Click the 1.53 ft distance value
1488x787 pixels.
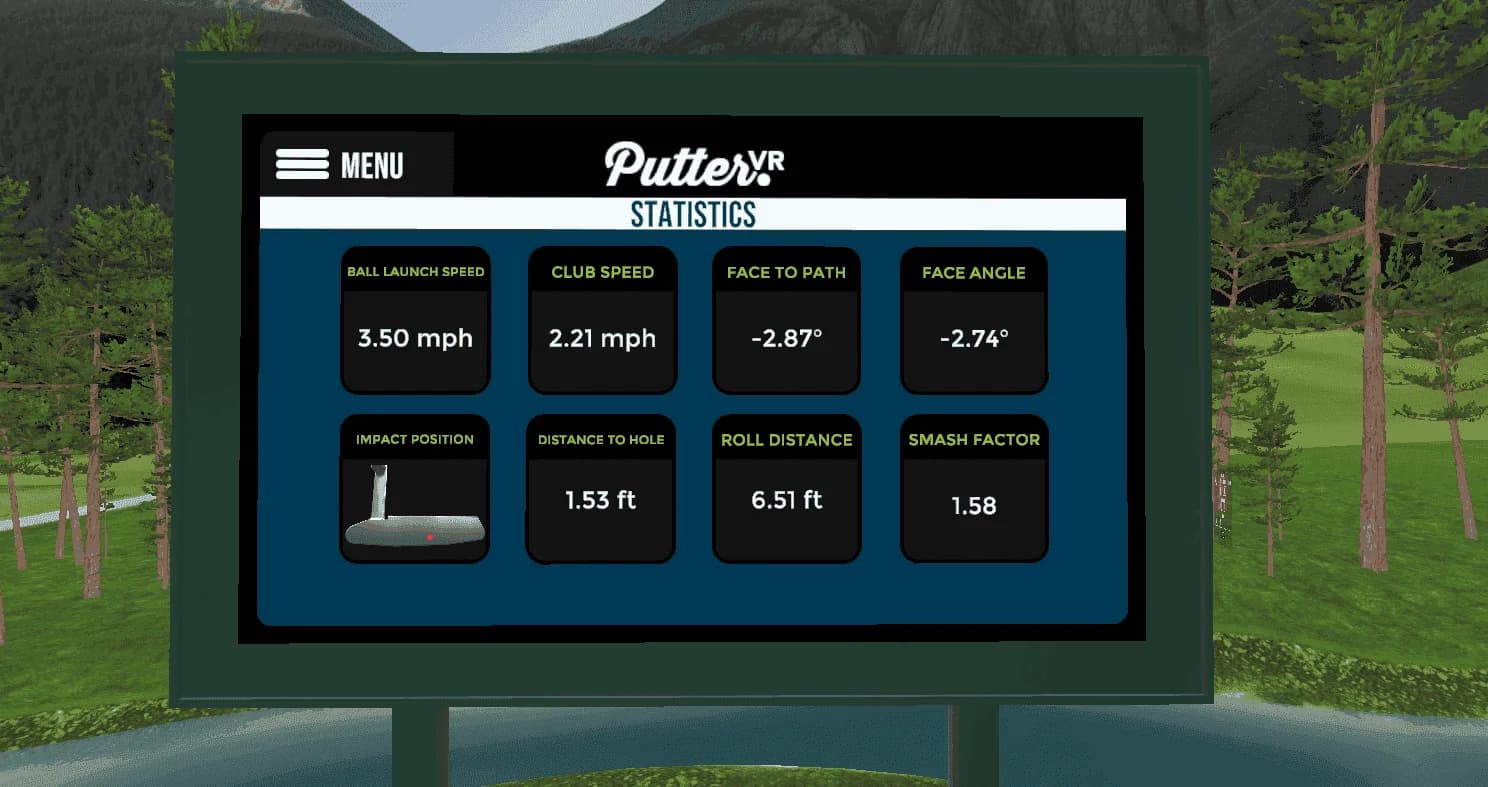click(x=601, y=501)
